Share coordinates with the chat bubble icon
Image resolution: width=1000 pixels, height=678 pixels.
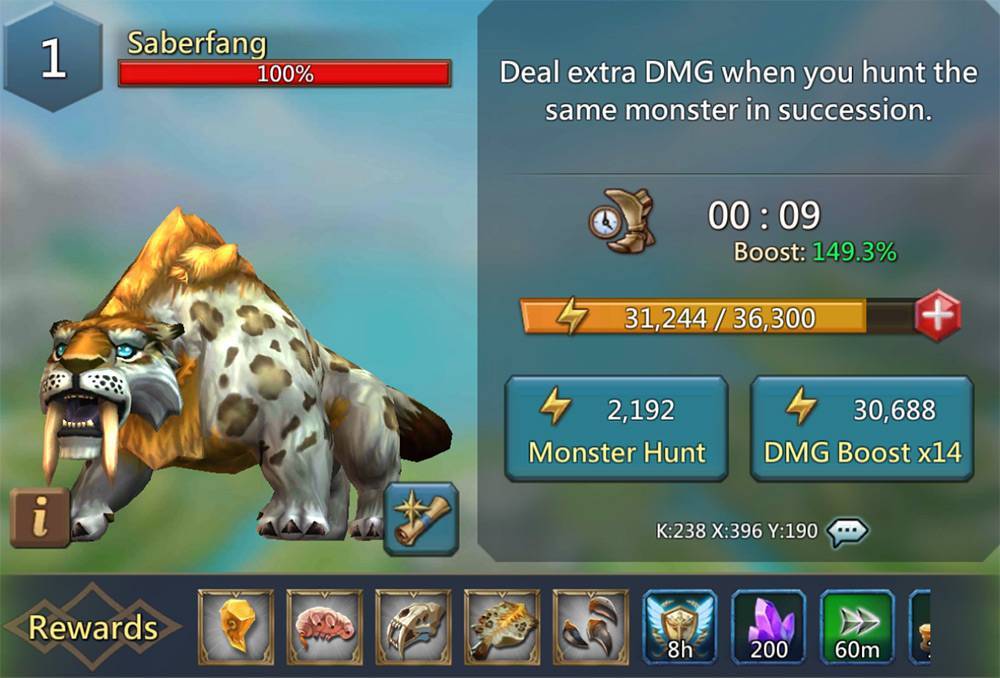pyautogui.click(x=847, y=531)
